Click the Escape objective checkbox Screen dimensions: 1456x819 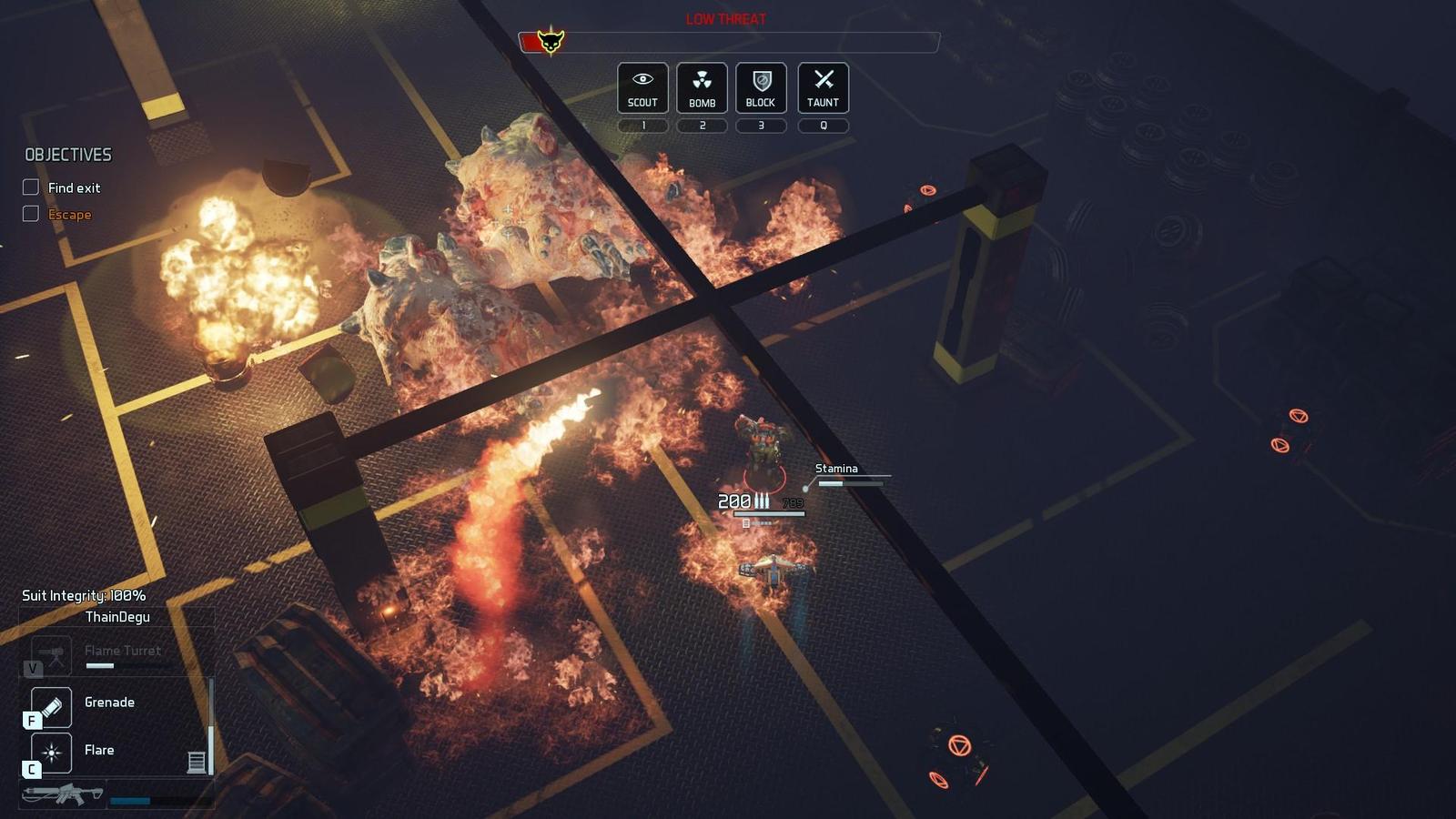click(31, 214)
